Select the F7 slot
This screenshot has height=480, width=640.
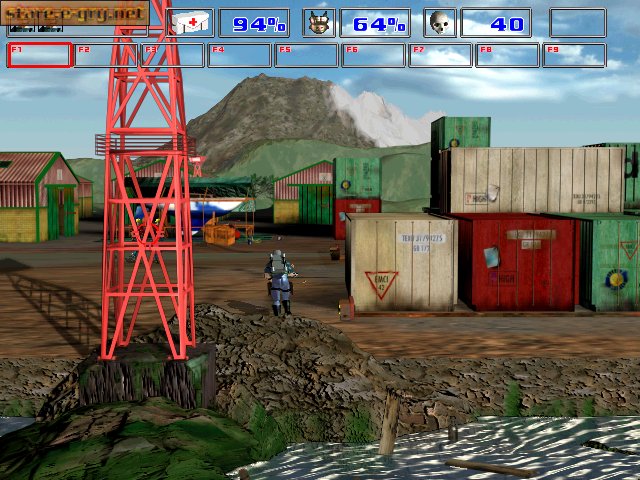[x=440, y=55]
